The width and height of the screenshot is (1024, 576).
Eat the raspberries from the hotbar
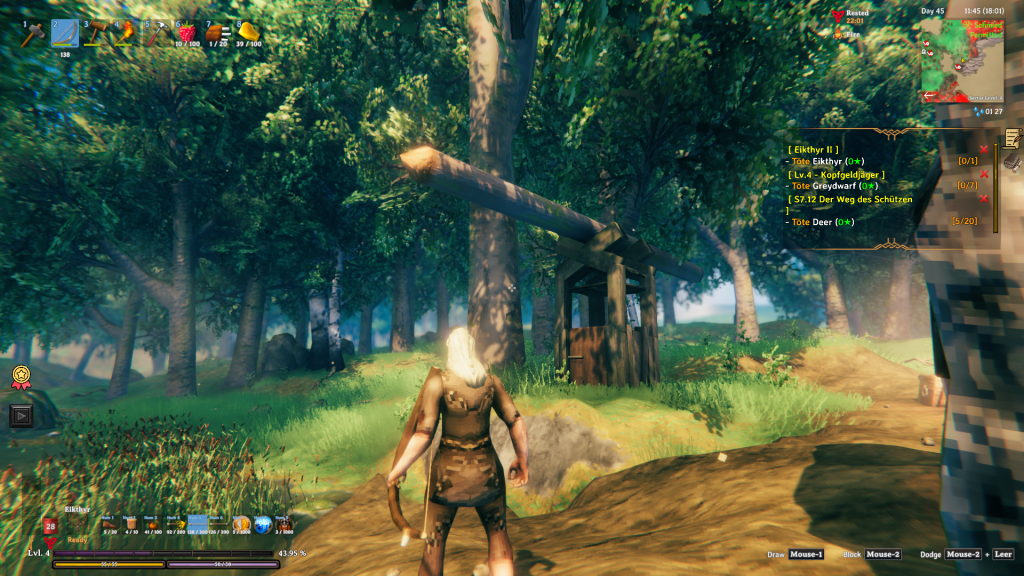[x=187, y=33]
